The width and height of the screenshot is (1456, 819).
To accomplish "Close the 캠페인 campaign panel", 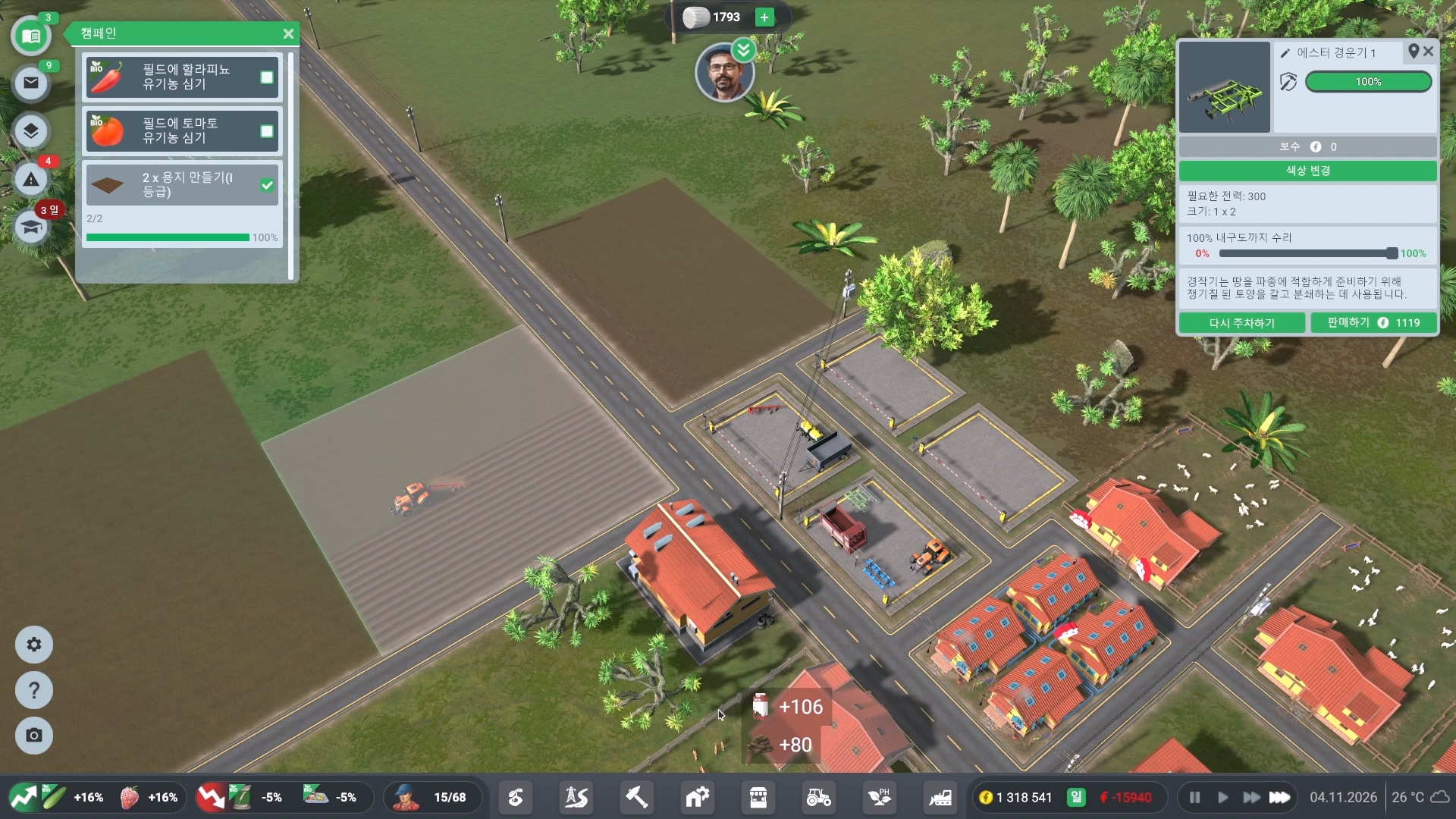I will pos(288,34).
